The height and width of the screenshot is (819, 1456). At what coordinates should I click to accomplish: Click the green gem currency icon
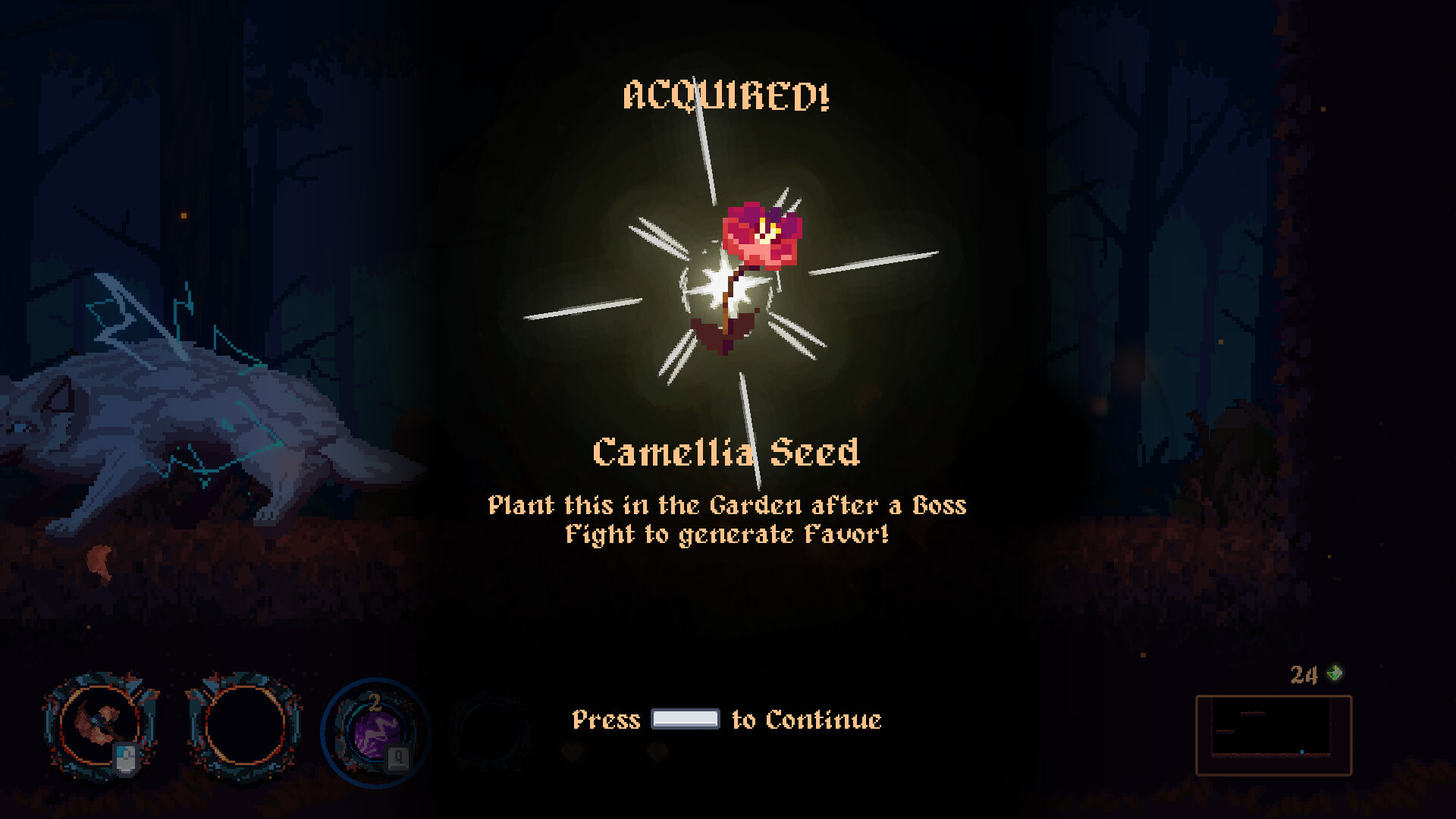click(x=1335, y=673)
